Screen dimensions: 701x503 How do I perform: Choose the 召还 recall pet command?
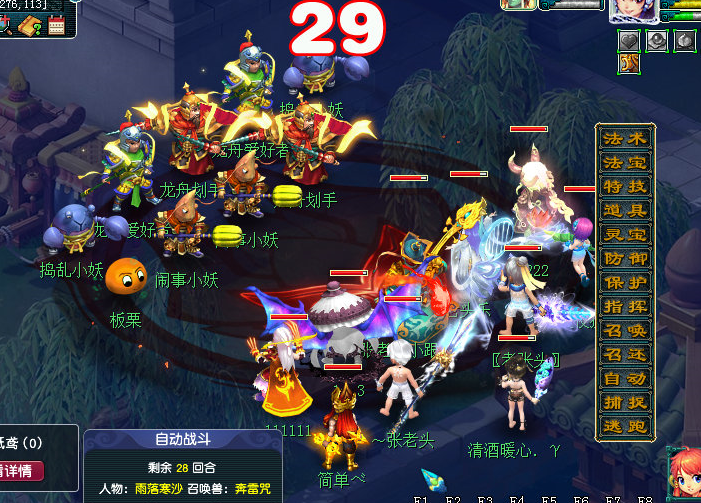coord(623,355)
